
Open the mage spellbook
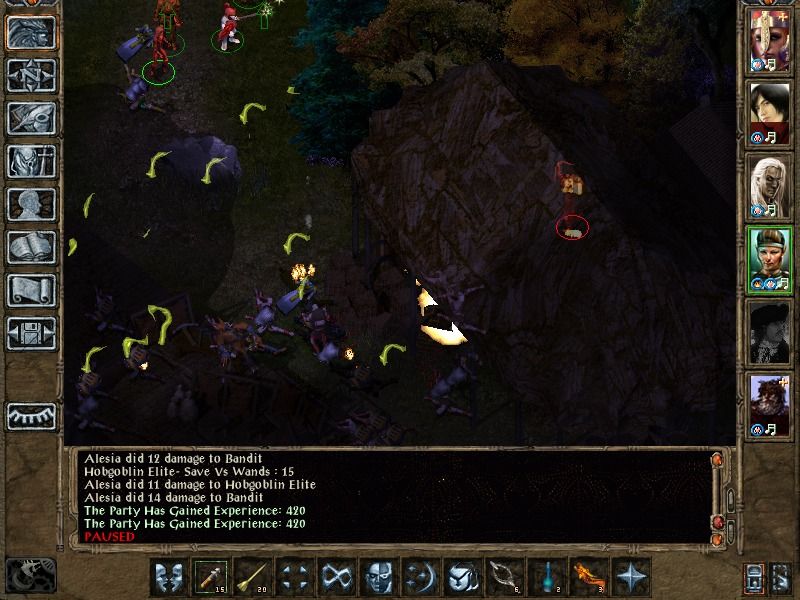pyautogui.click(x=31, y=247)
